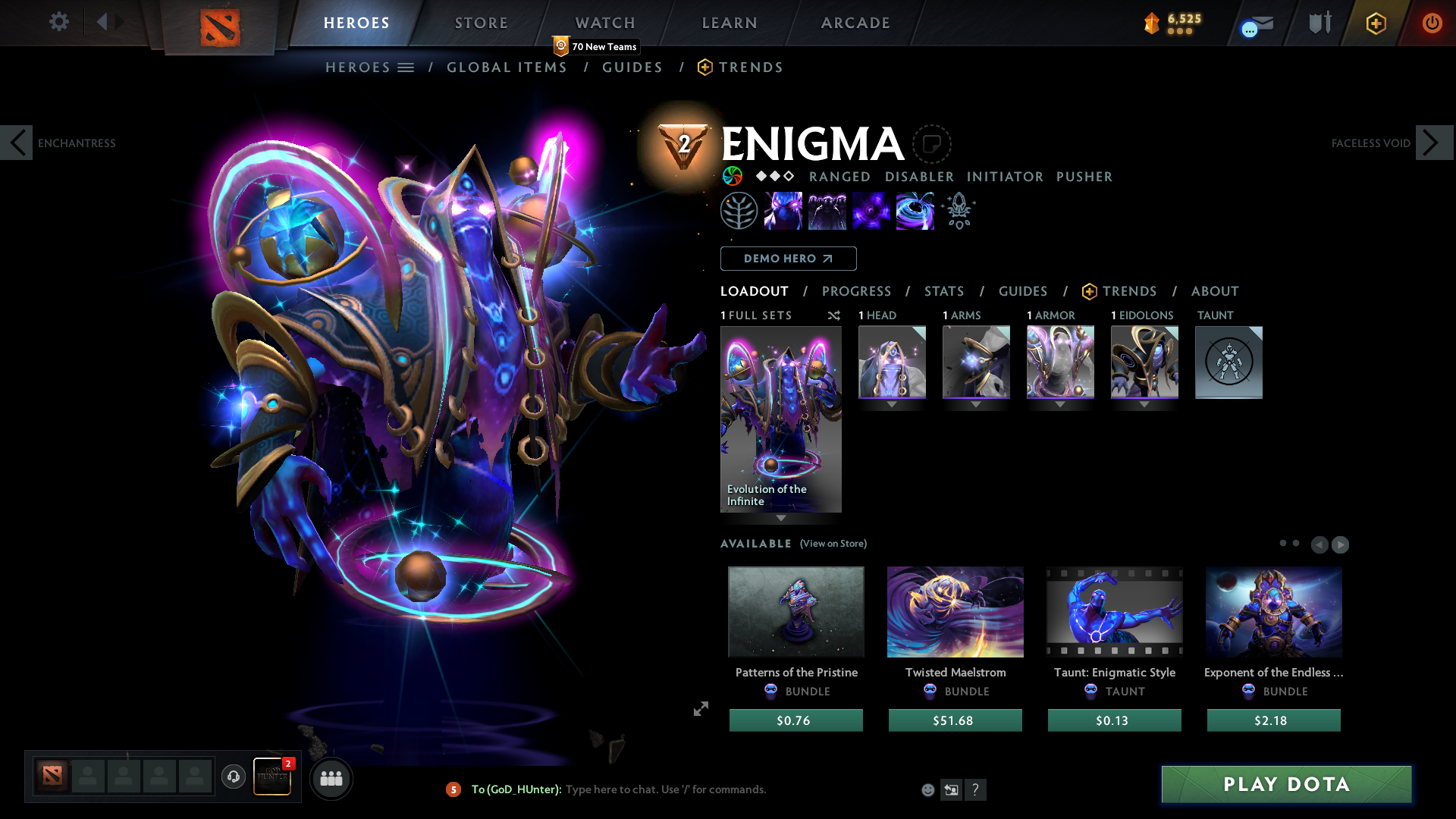The width and height of the screenshot is (1456, 819).
Task: Open the WATCH menu in the top bar
Action: 604,23
